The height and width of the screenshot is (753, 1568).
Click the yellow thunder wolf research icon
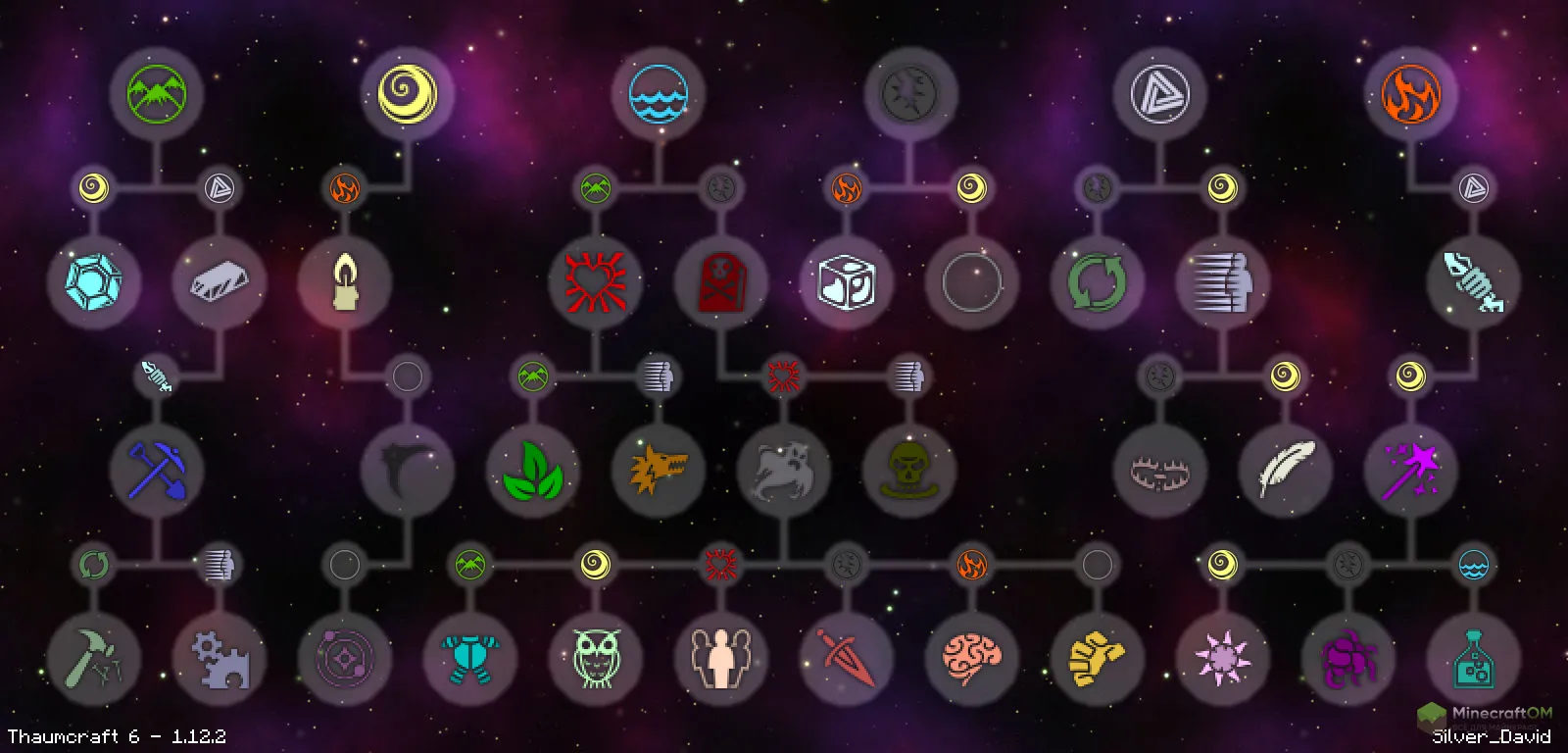pos(659,473)
